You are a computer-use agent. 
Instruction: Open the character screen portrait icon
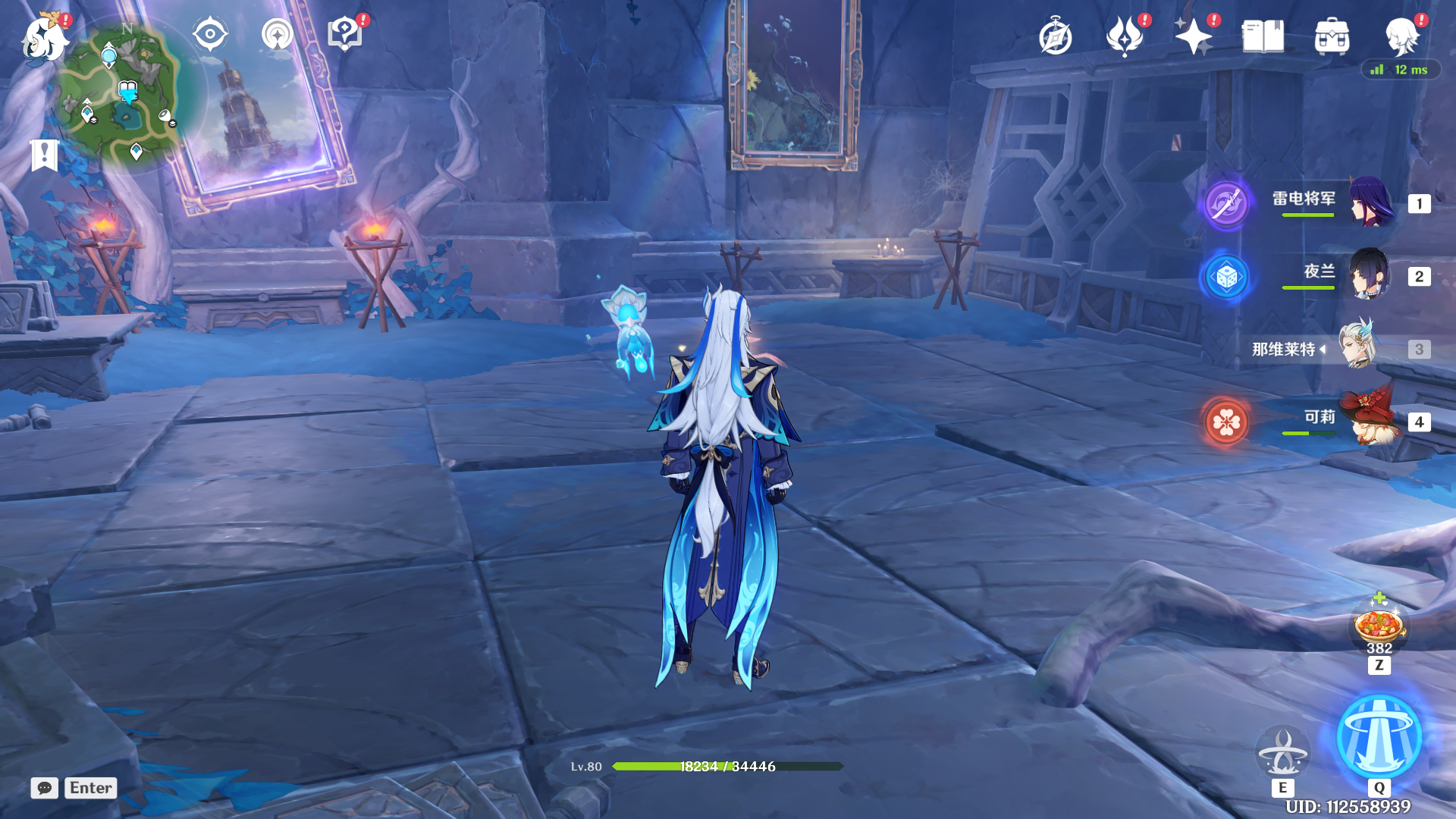coord(1401,36)
